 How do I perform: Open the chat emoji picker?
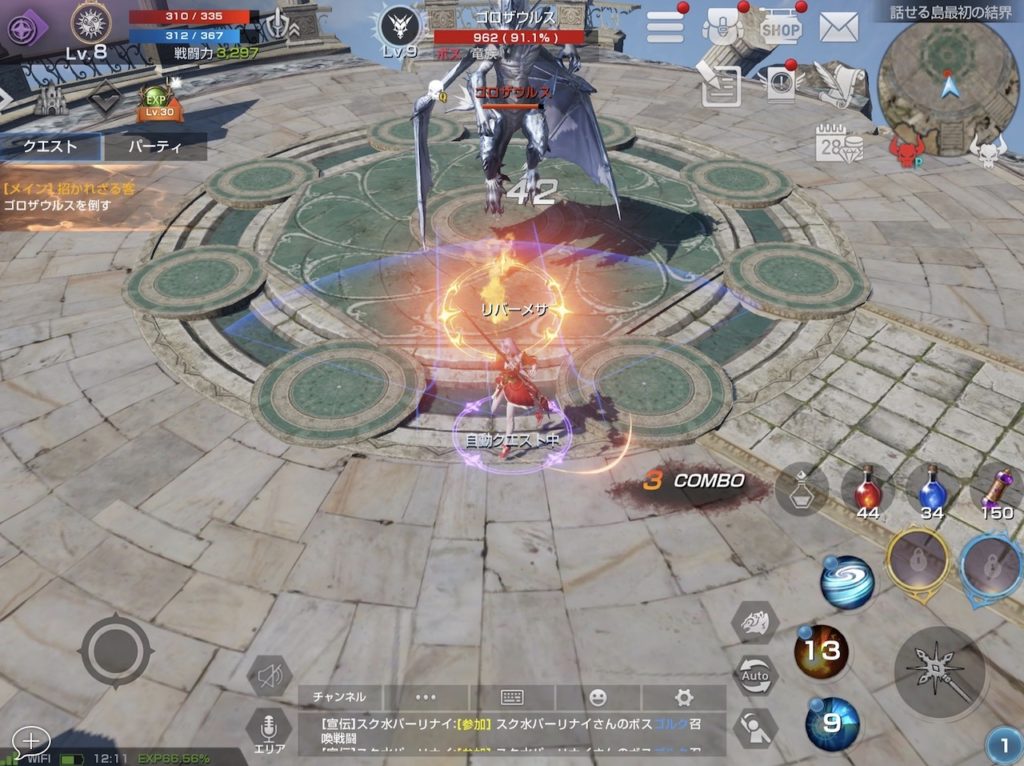click(x=598, y=697)
